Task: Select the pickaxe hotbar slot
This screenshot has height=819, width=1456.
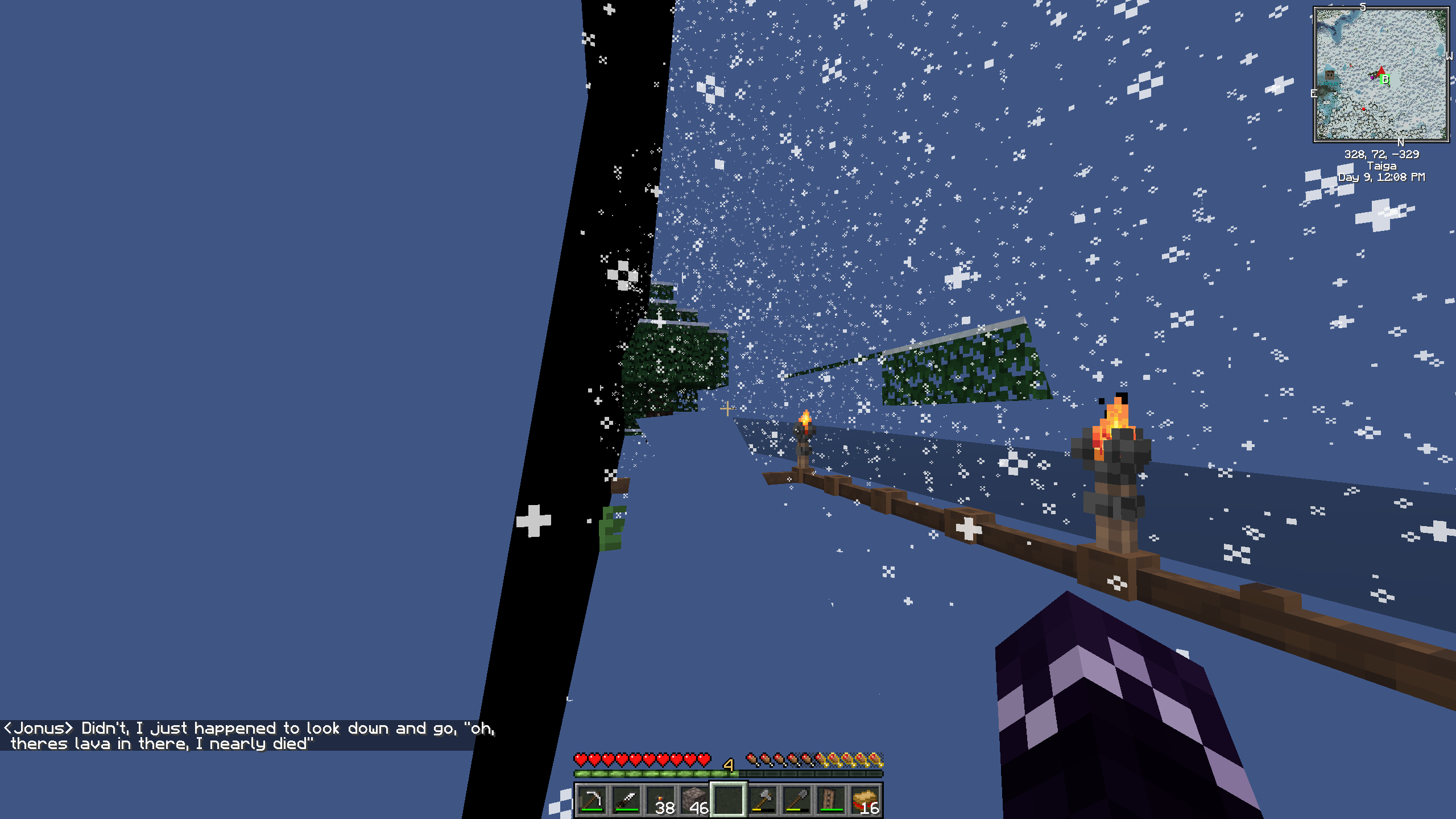Action: coord(592,800)
